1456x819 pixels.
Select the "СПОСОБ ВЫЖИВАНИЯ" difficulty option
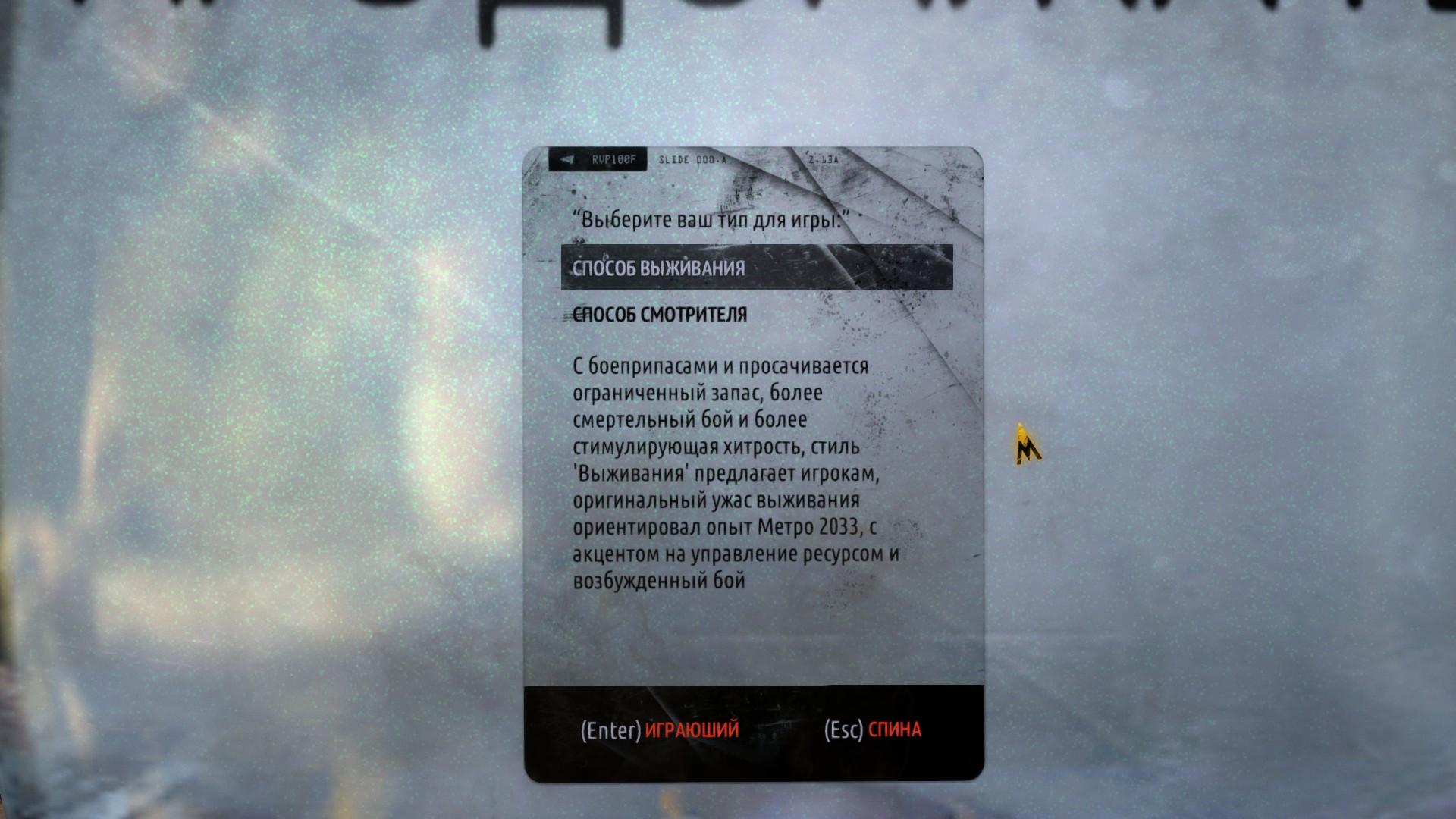658,267
